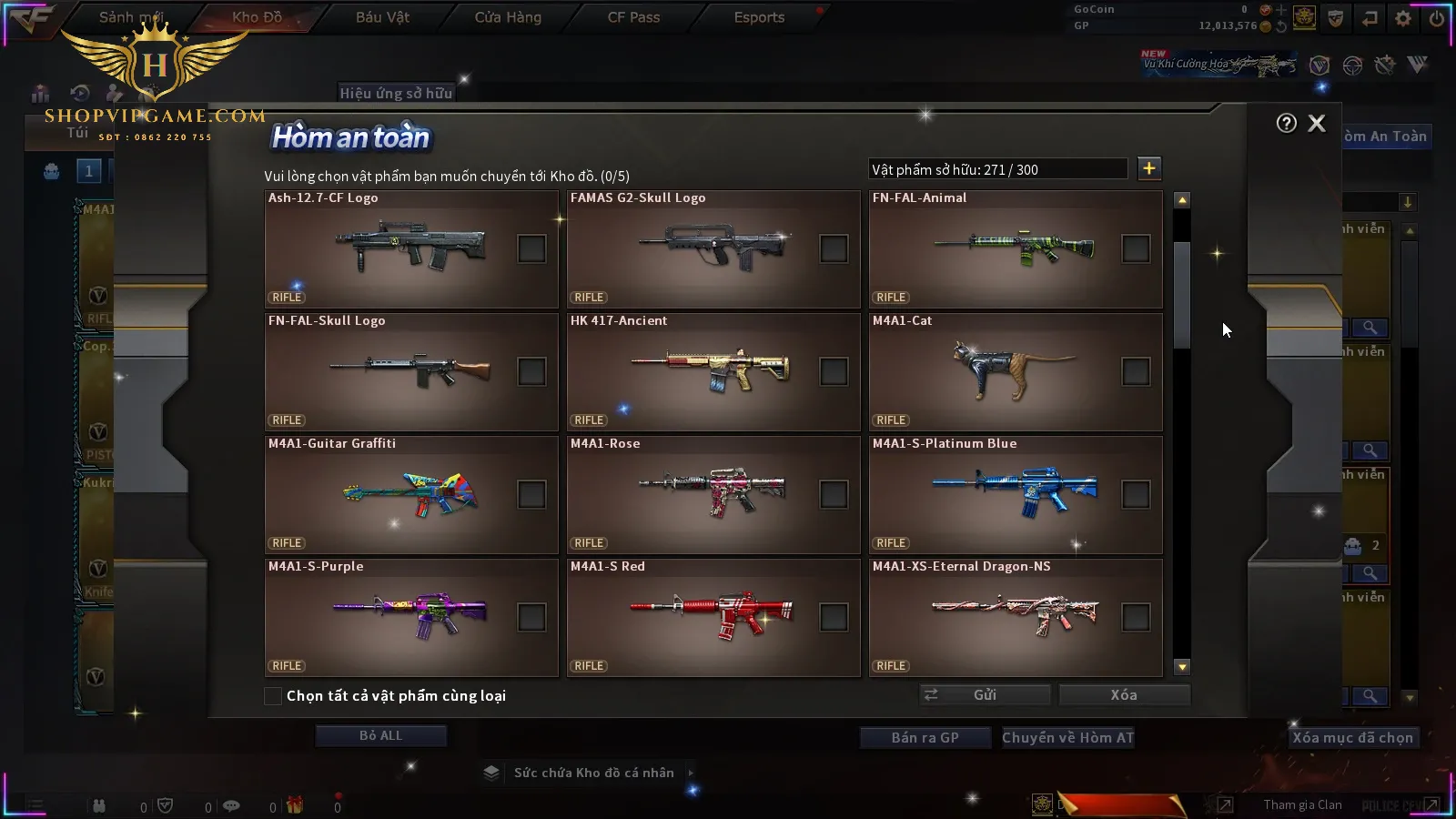
Task: Close the Hòm an toàn dialog
Action: coord(1316,124)
